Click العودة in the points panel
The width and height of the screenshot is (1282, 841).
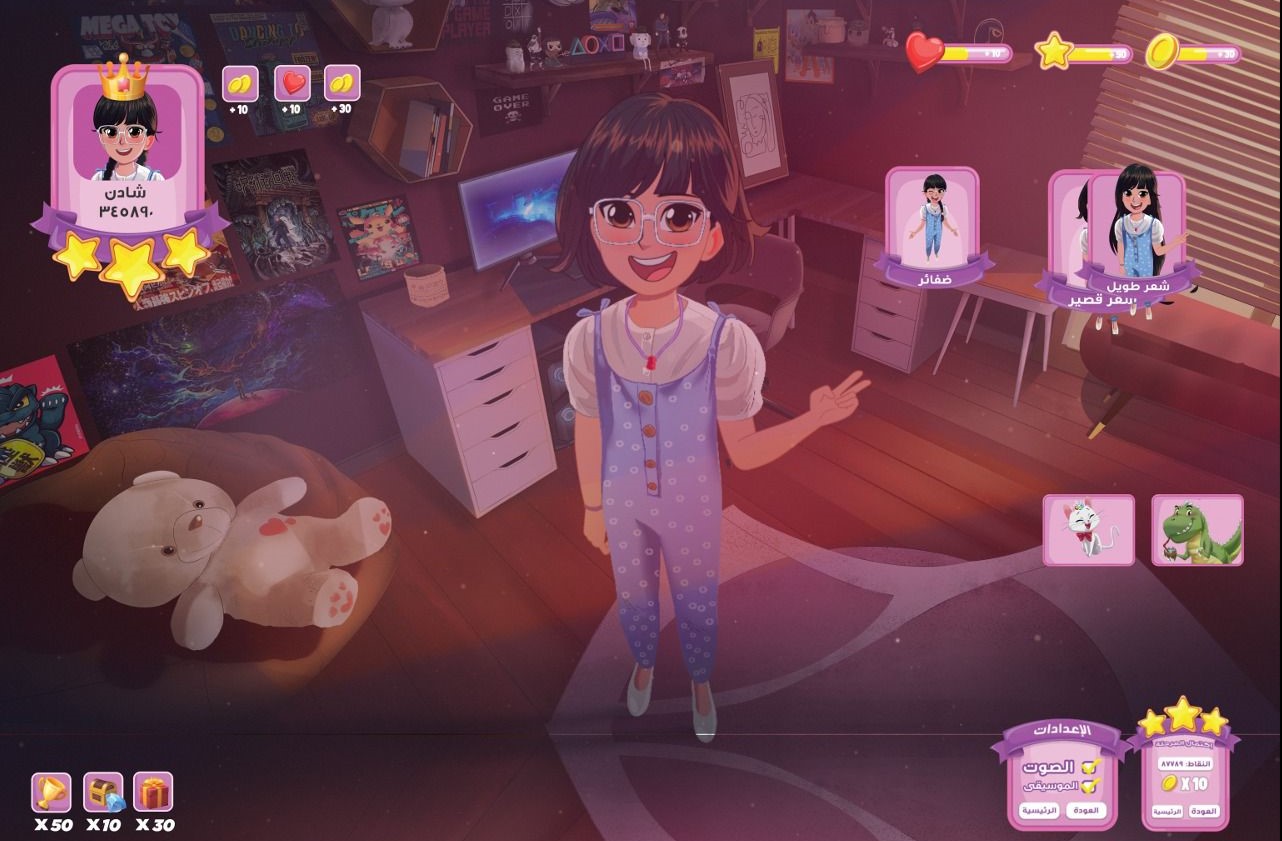1206,811
